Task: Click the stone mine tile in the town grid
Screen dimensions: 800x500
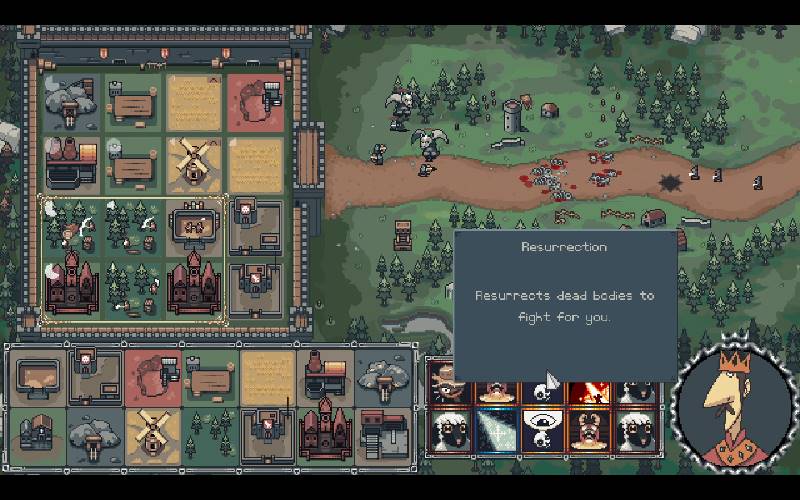Action: [70, 101]
